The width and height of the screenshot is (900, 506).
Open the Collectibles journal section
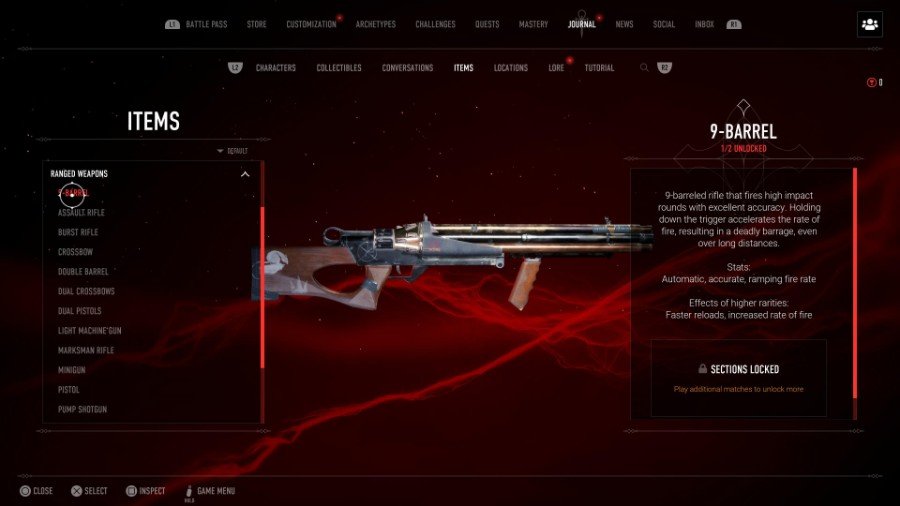[x=339, y=68]
